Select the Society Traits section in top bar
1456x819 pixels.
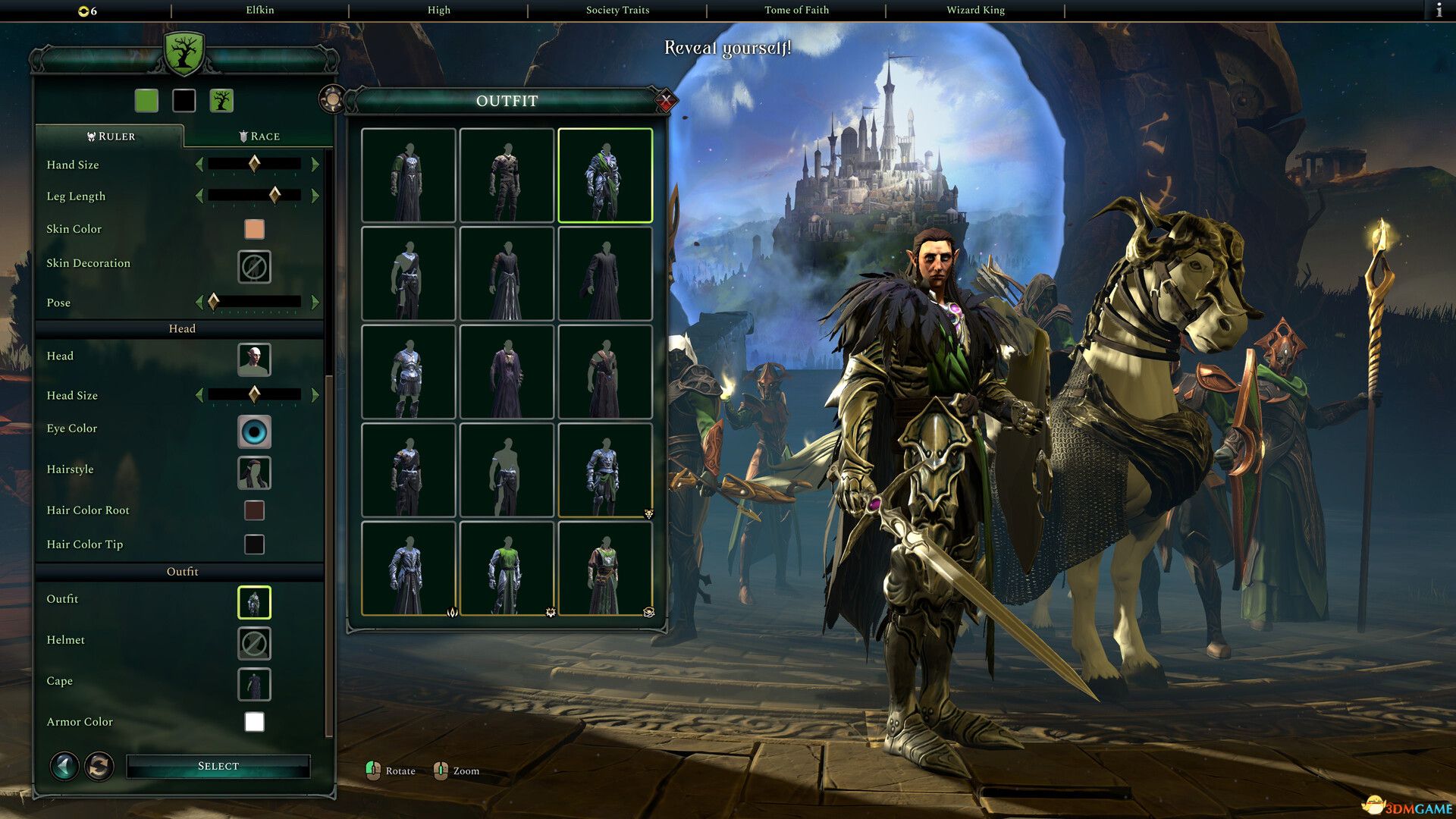617,10
